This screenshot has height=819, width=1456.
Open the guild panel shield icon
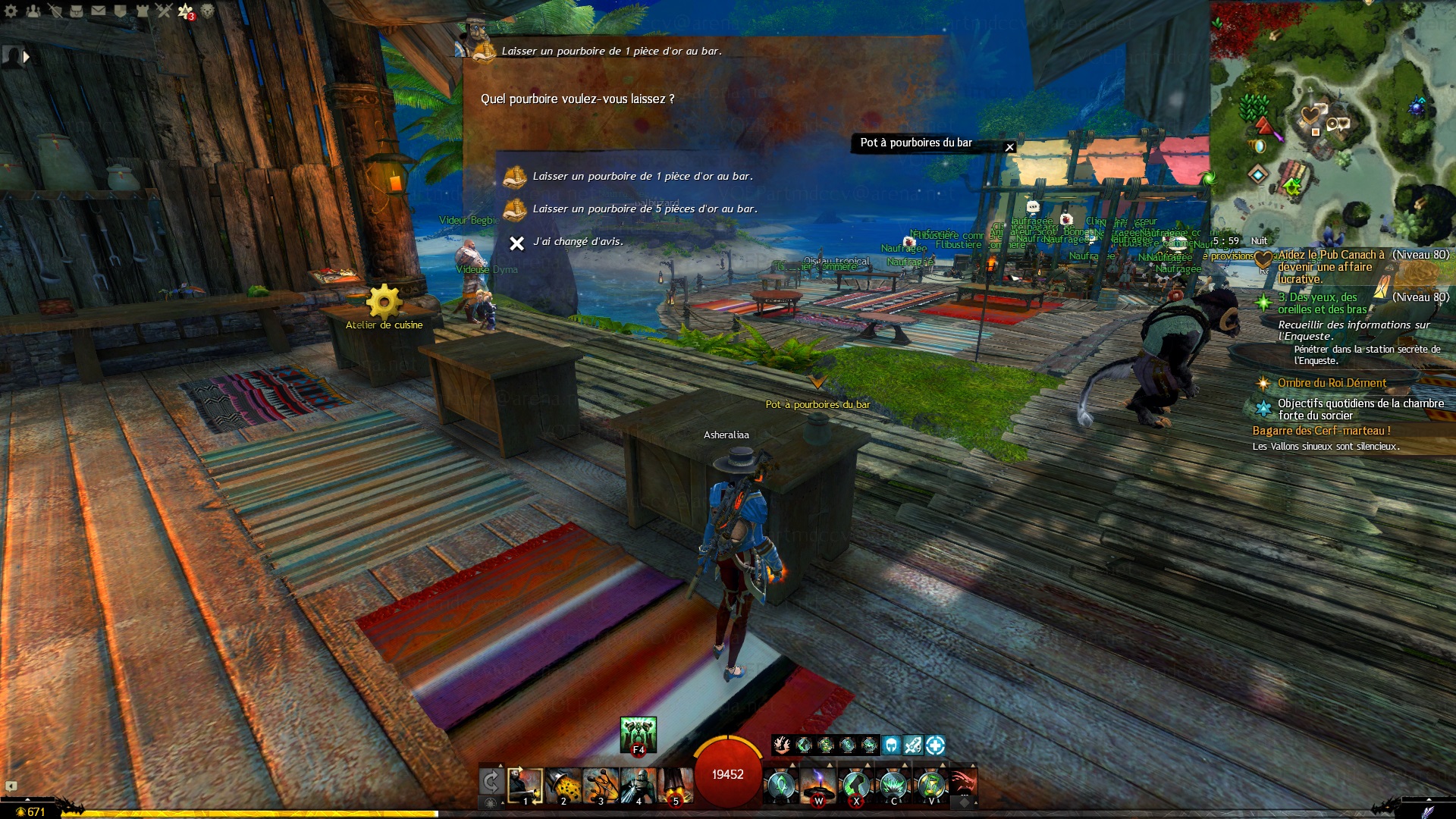pos(121,11)
